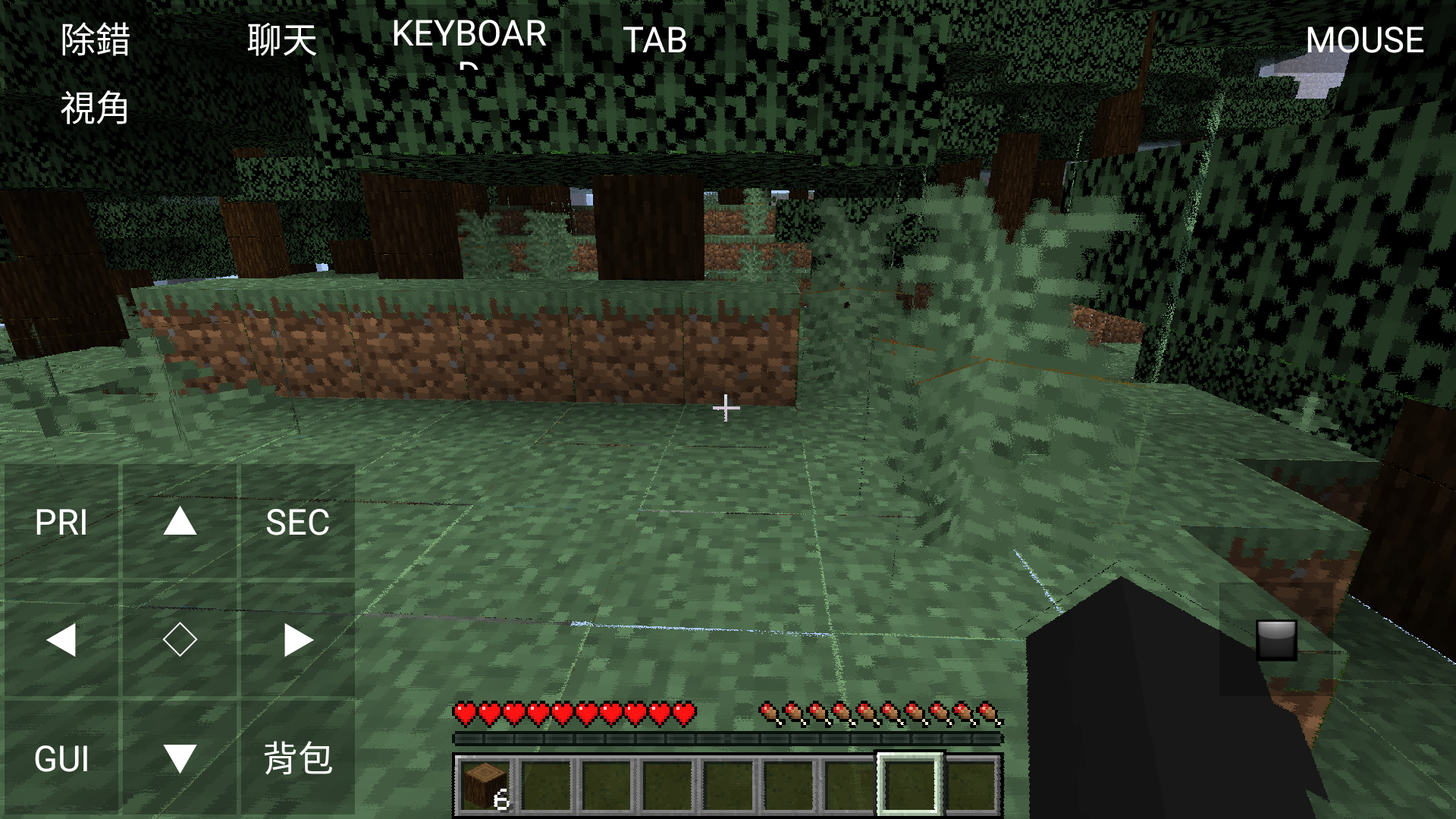Tap the center diamond sneak button
This screenshot has height=819, width=1456.
[180, 639]
